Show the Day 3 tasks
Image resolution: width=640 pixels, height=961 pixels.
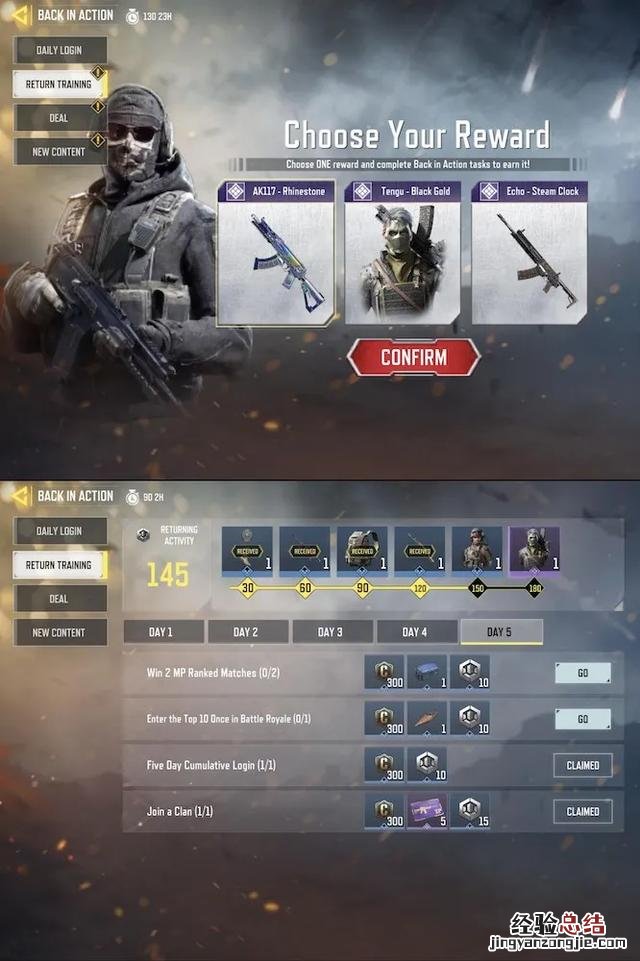(x=330, y=632)
